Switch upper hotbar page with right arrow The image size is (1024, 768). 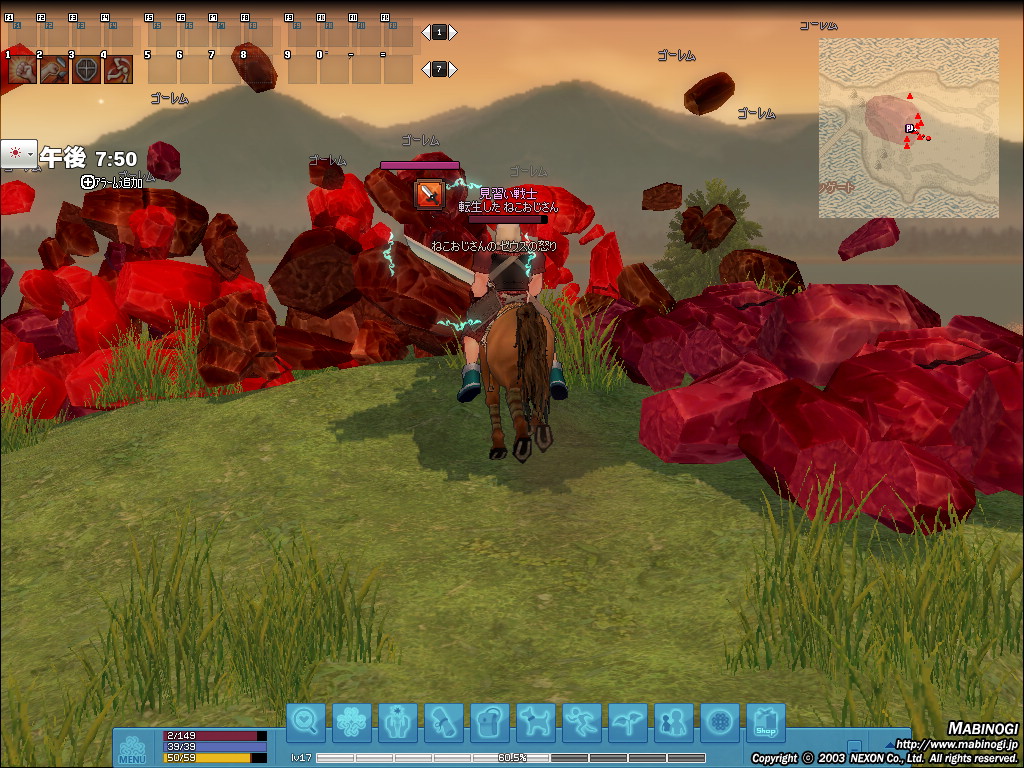(x=453, y=32)
